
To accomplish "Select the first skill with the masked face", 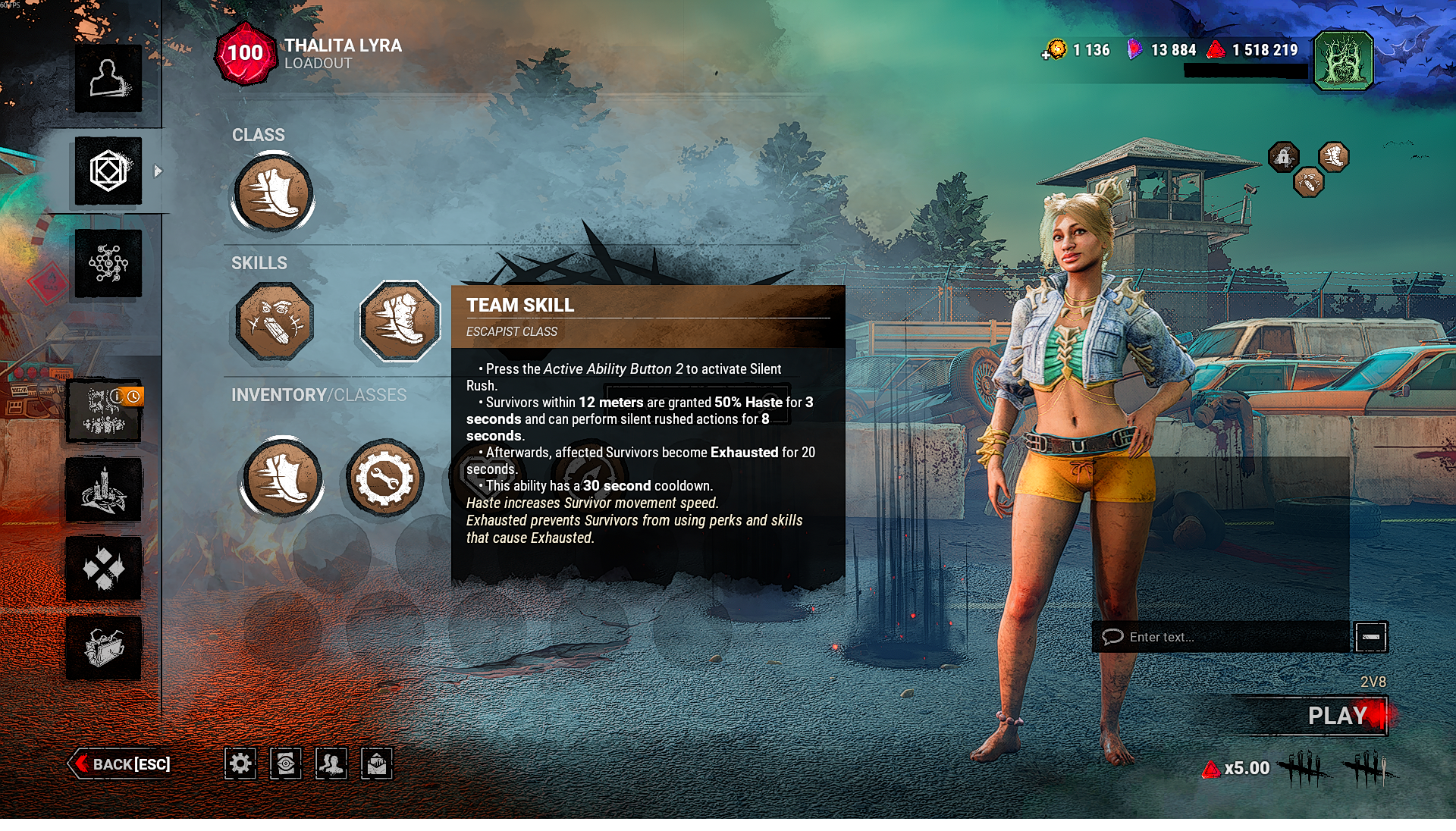I will point(275,321).
